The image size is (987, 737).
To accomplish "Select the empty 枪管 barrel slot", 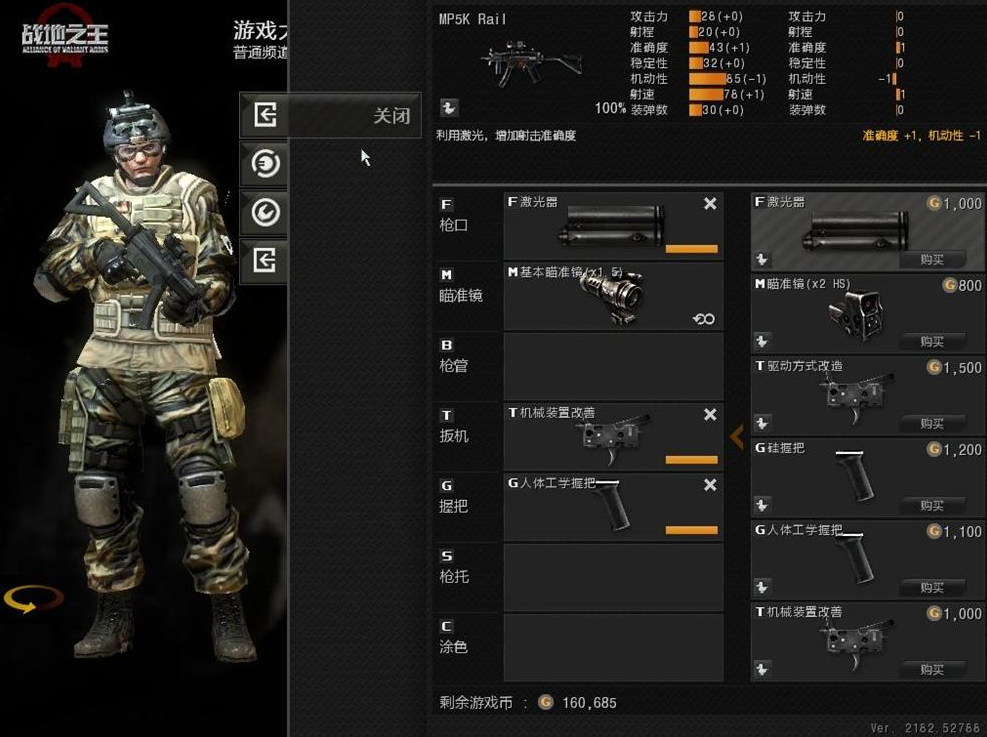I will [x=612, y=366].
